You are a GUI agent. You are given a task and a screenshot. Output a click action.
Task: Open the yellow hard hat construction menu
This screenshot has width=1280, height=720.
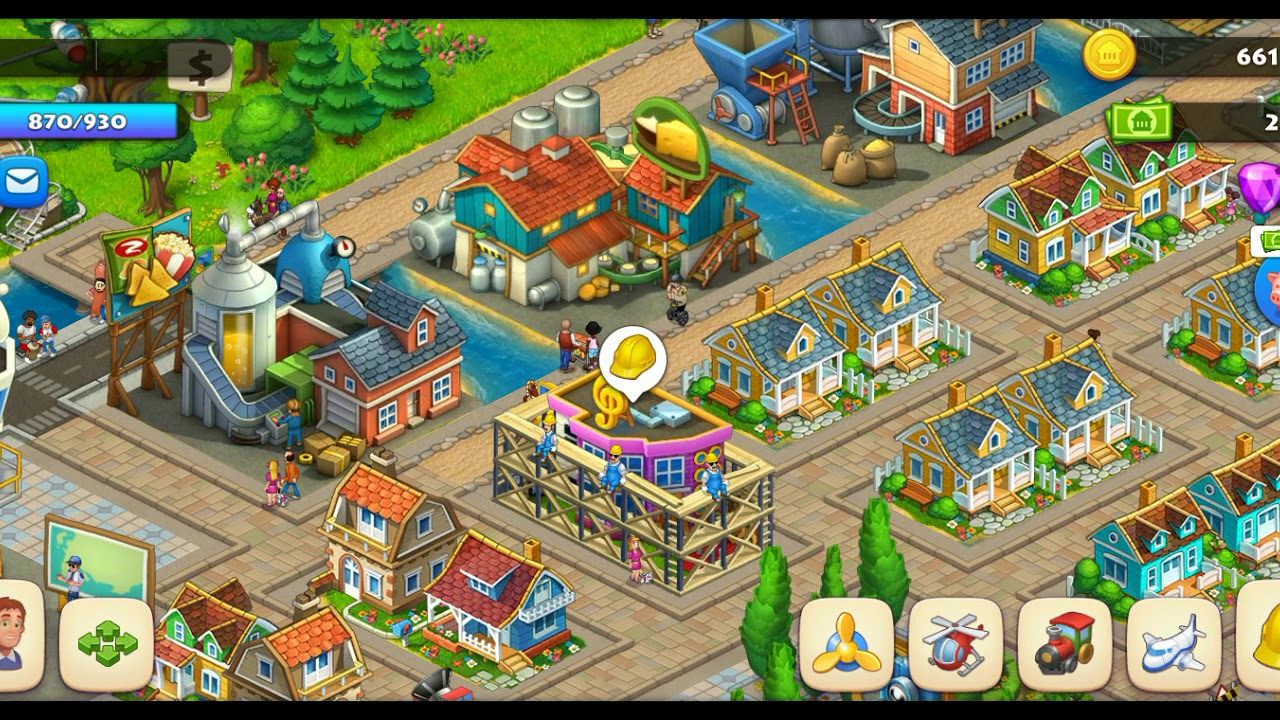[1262, 640]
